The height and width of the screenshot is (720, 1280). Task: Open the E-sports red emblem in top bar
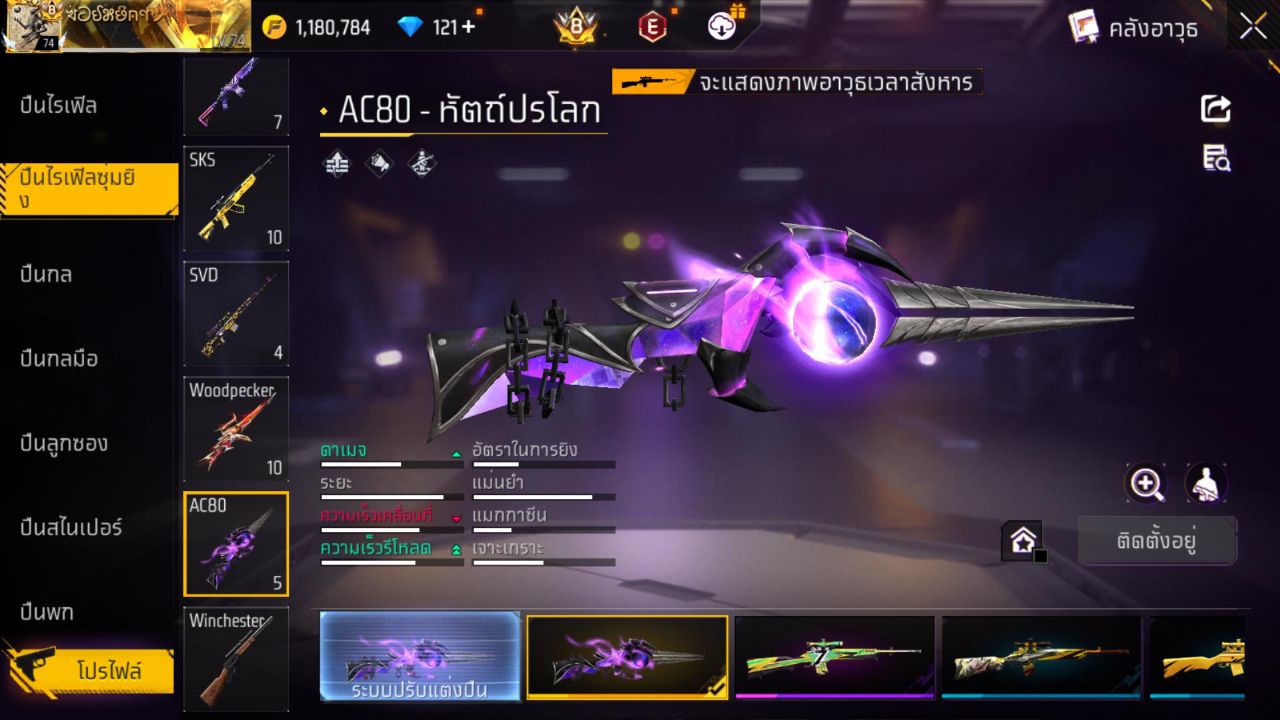coord(651,27)
